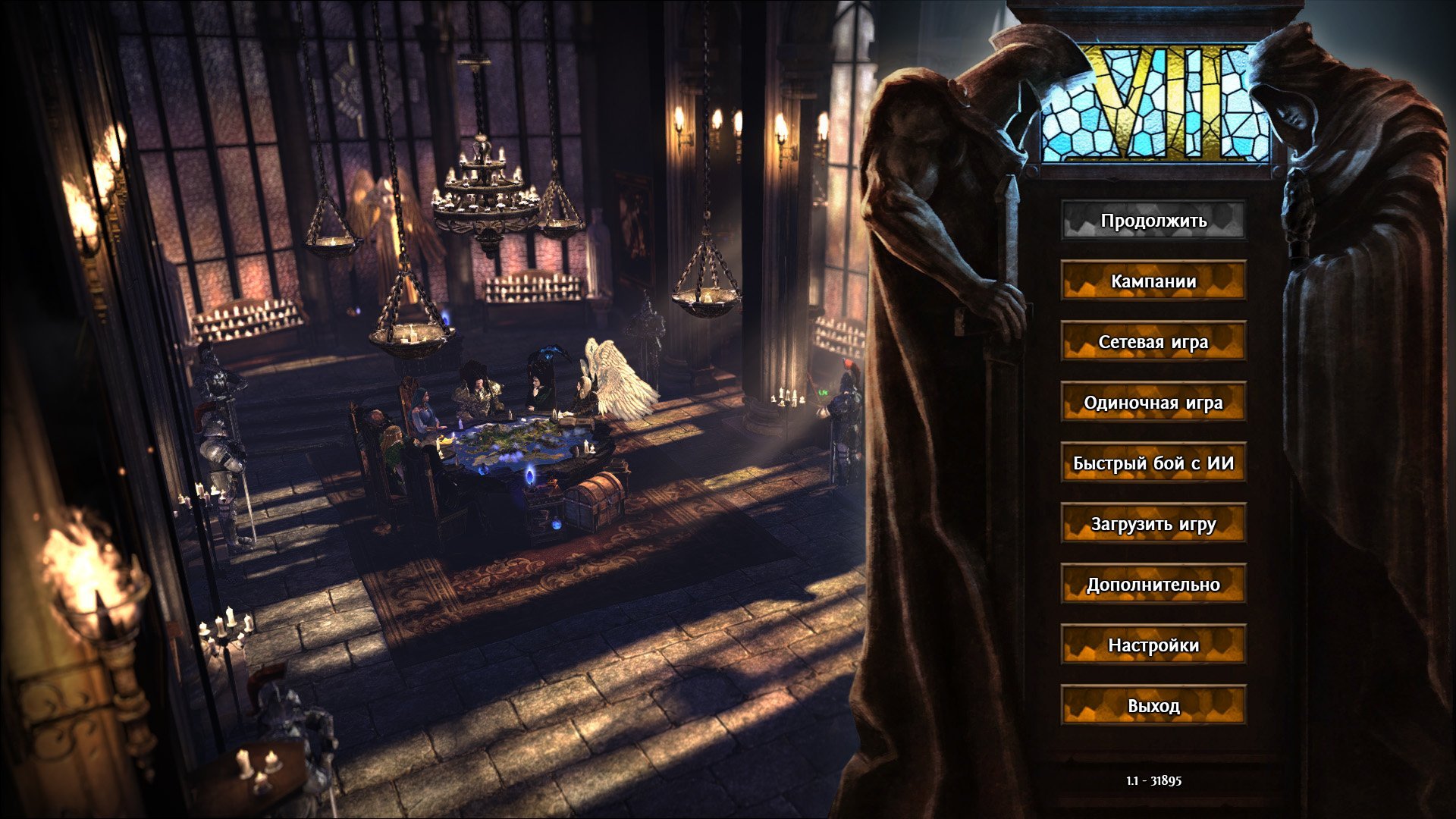Show the Дополнительно section
This screenshot has height=819, width=1456.
(x=1153, y=585)
